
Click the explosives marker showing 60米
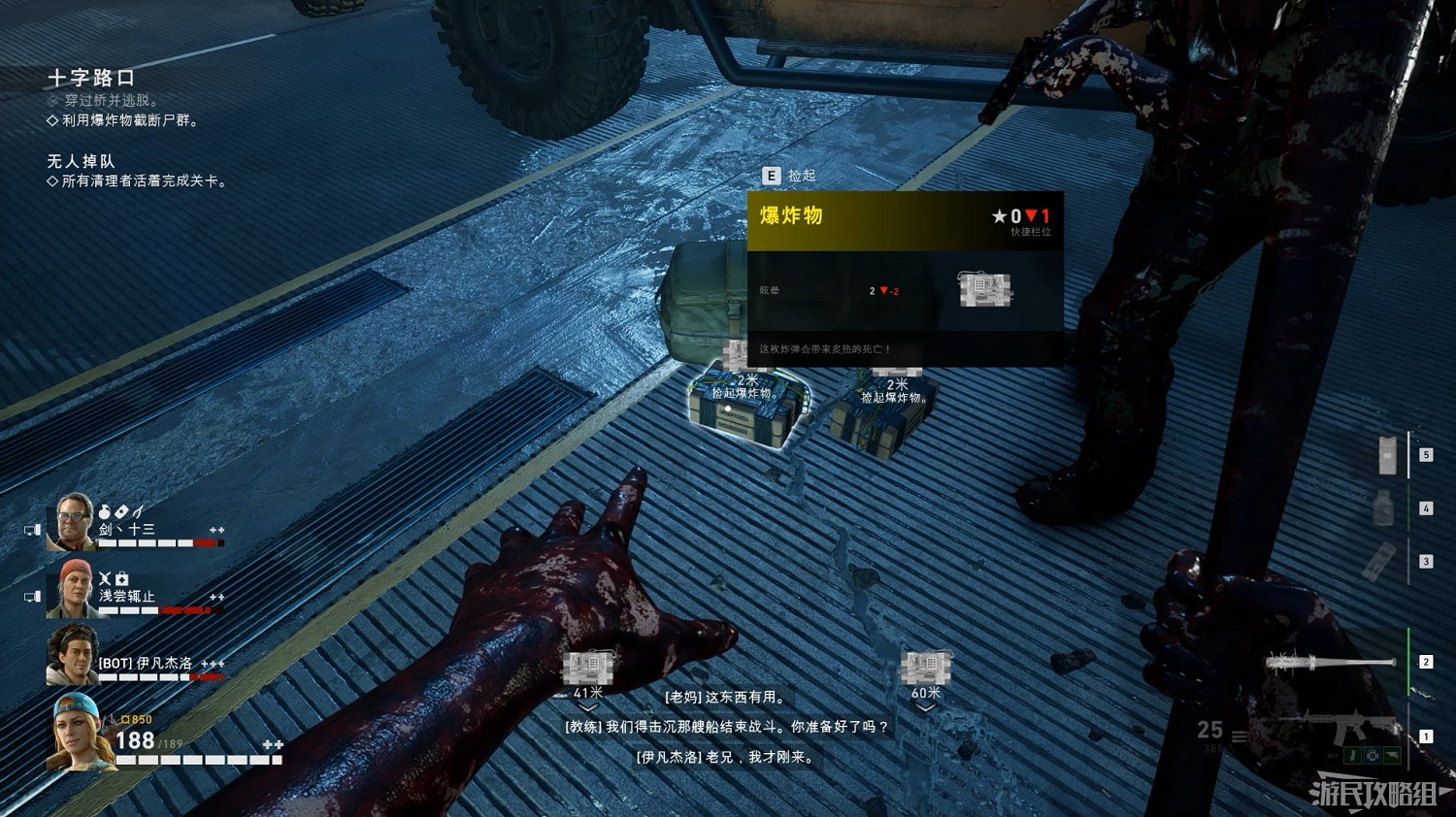925,669
